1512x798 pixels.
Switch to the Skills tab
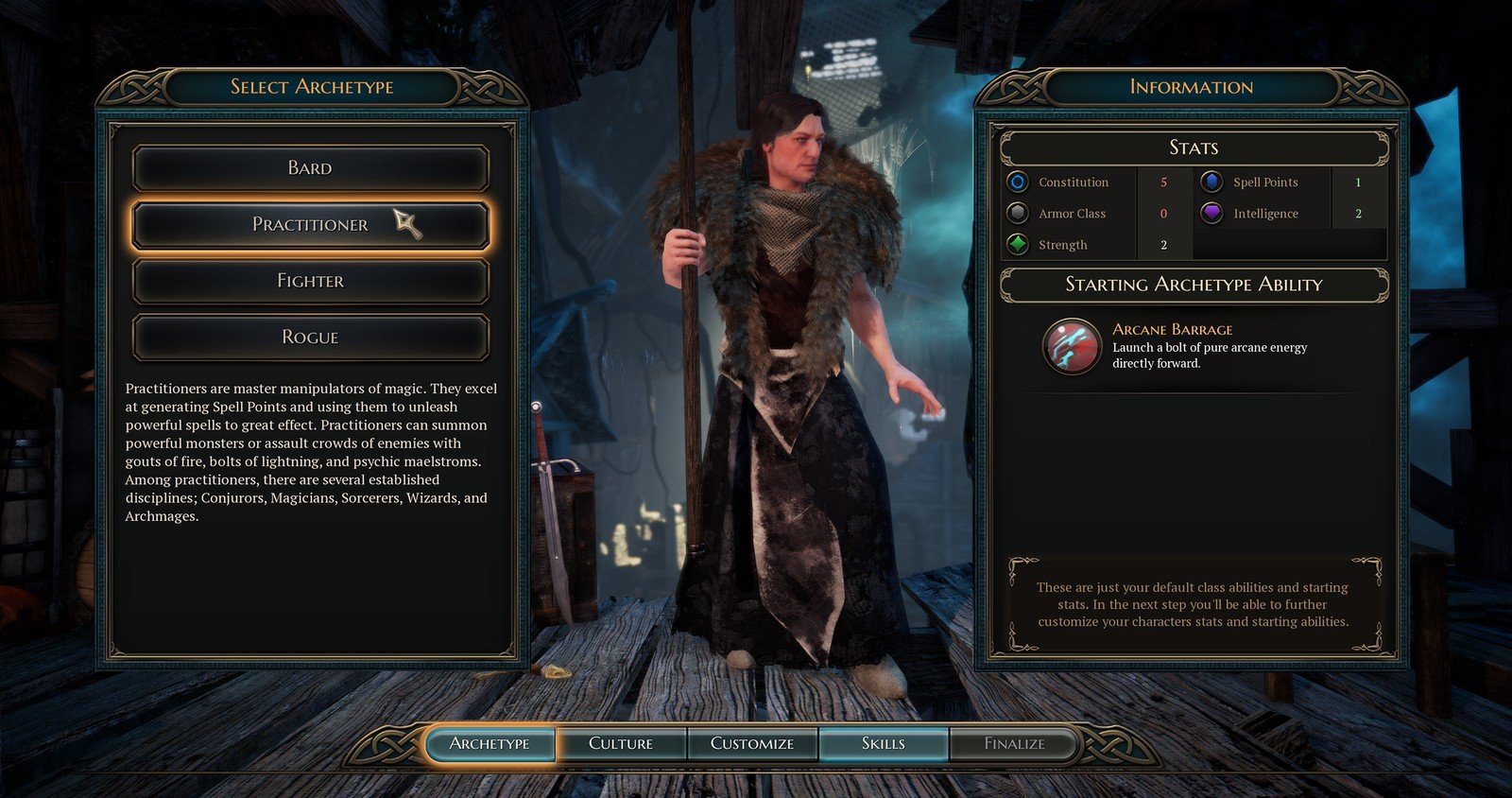click(883, 743)
